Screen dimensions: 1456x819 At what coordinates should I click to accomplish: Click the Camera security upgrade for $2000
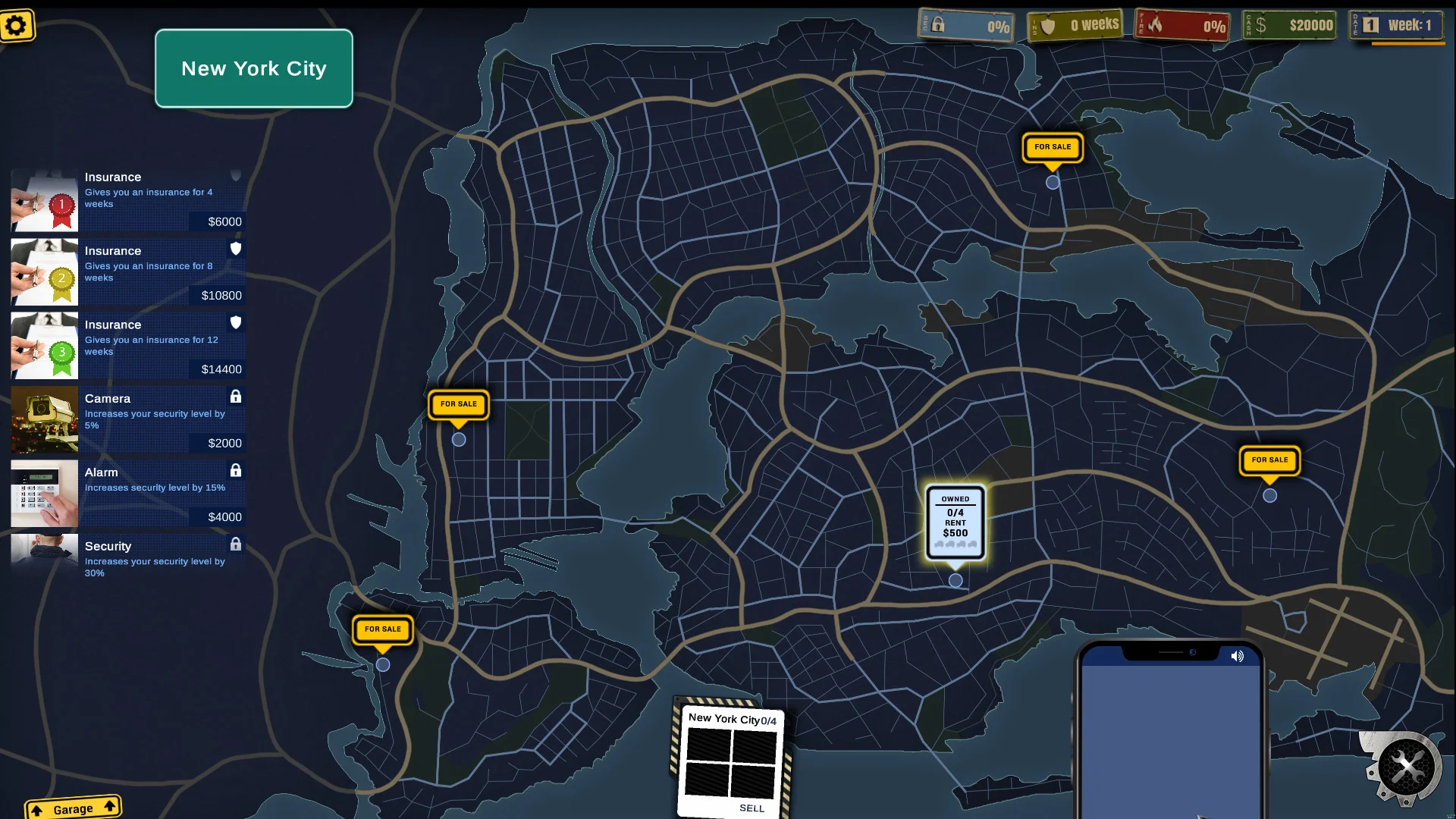pyautogui.click(x=127, y=419)
